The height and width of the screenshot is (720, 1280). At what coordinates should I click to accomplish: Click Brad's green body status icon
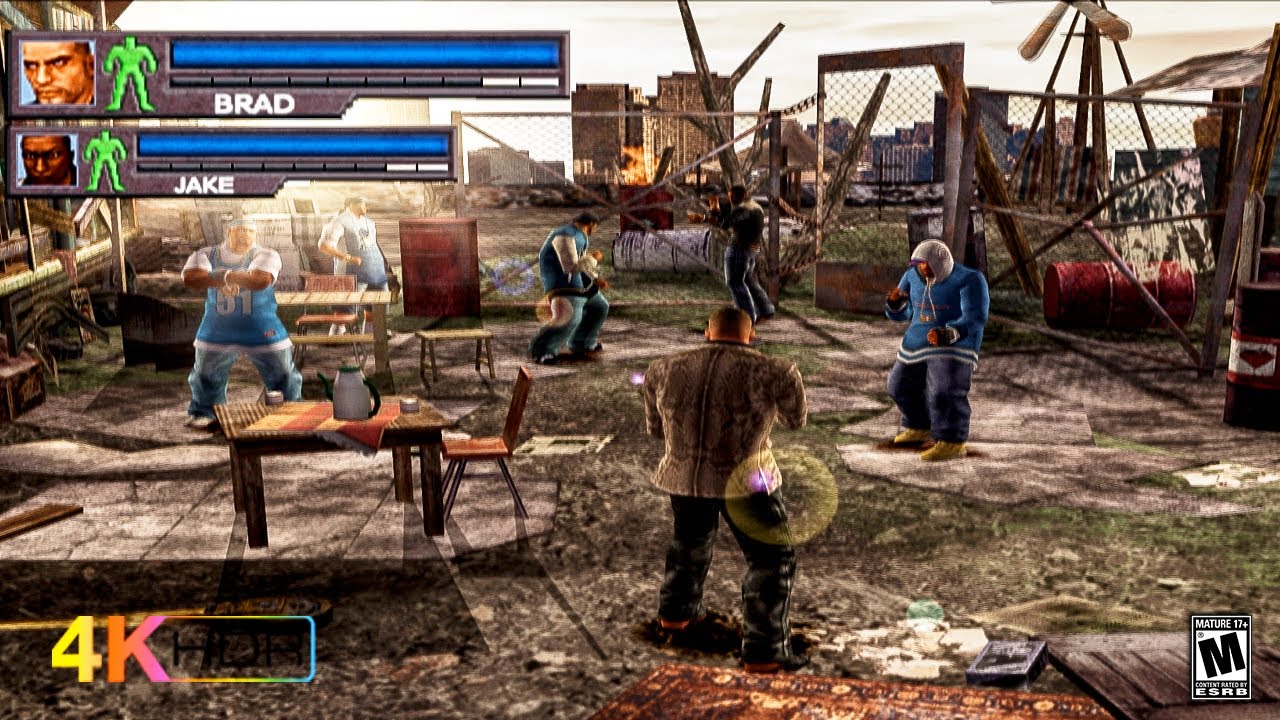point(130,74)
